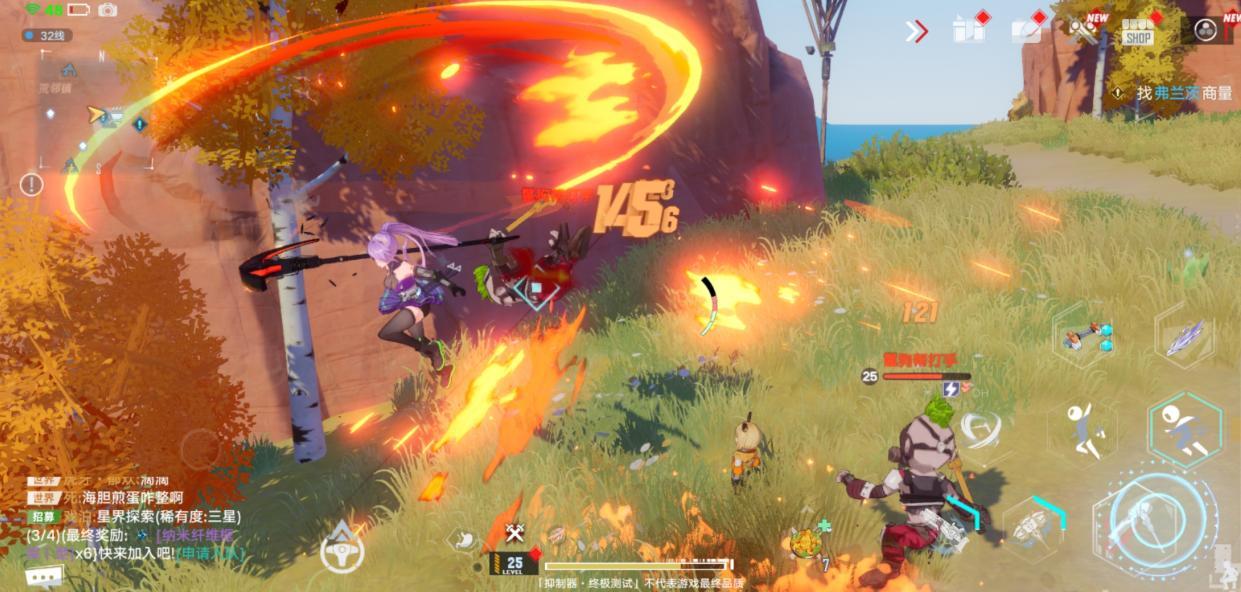1241x592 pixels.
Task: Switch the 32线 channel line
Action: click(46, 35)
